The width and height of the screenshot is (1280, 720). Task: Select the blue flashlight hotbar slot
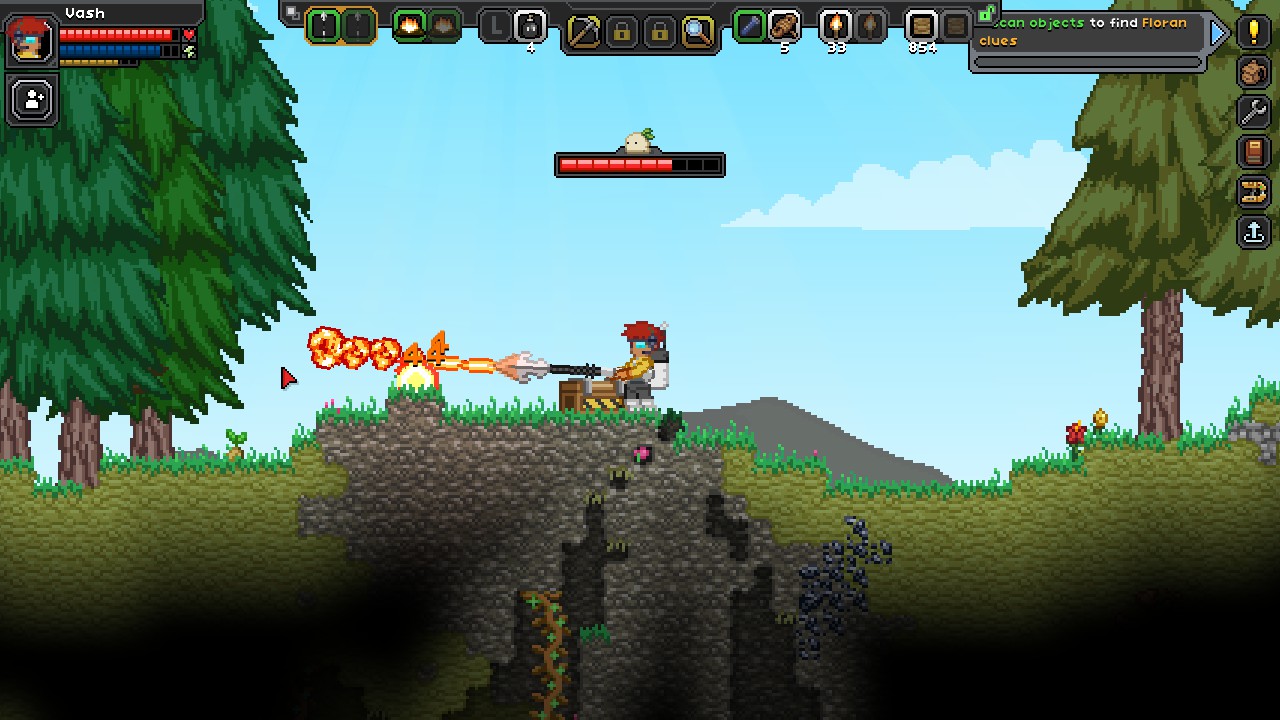[749, 26]
